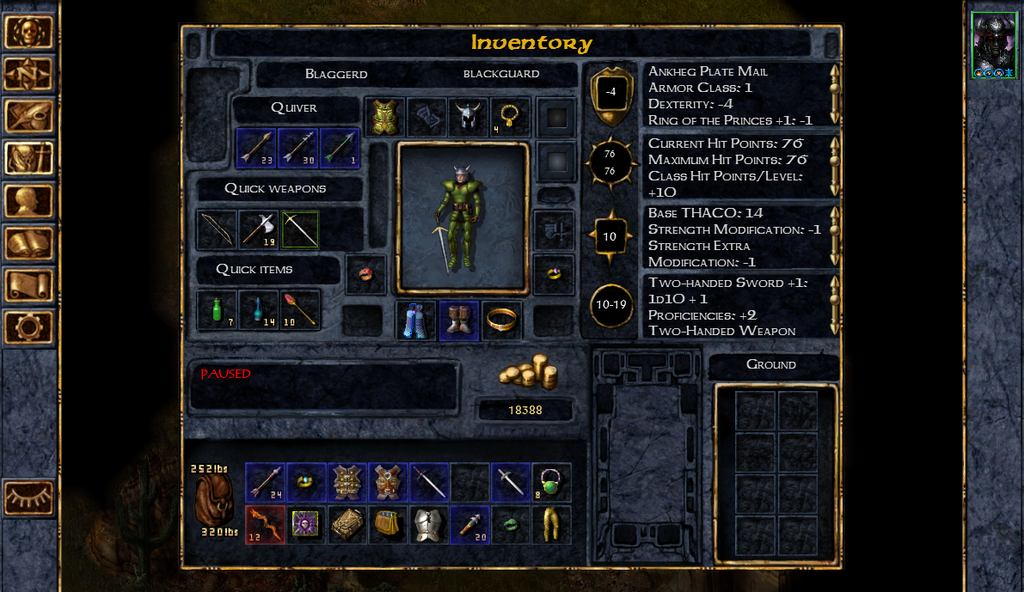Screen dimensions: 1024x592
Task: Open the journal with the quill button
Action: pyautogui.click(x=29, y=116)
